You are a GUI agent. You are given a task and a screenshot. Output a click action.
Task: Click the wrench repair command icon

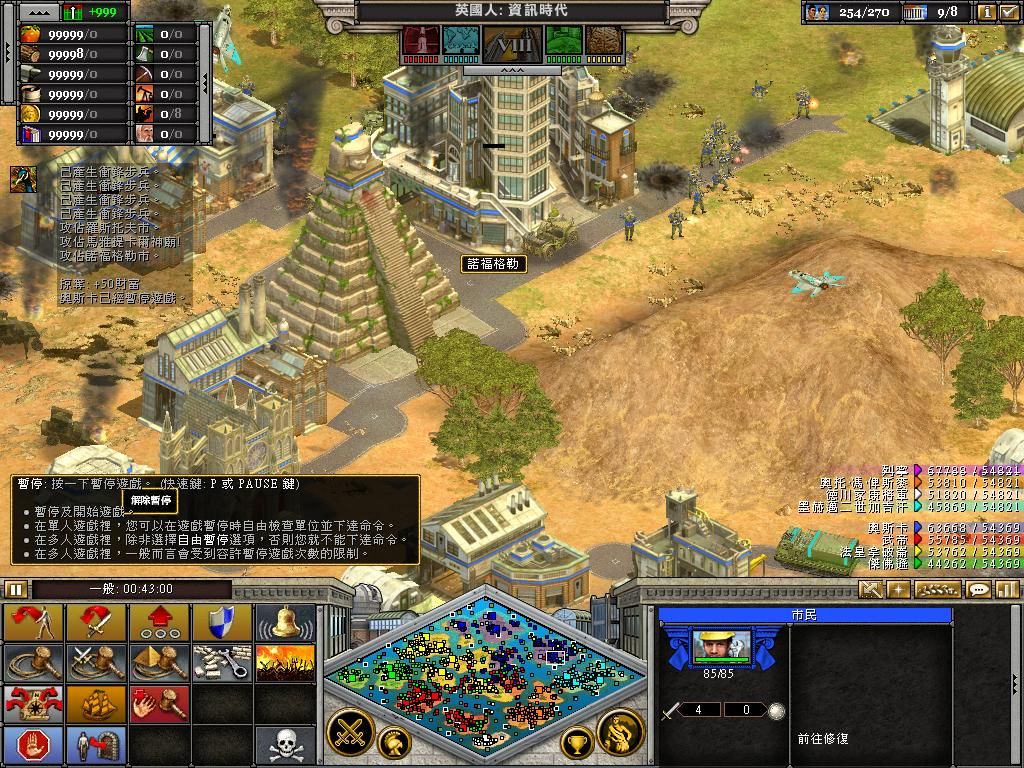click(222, 662)
